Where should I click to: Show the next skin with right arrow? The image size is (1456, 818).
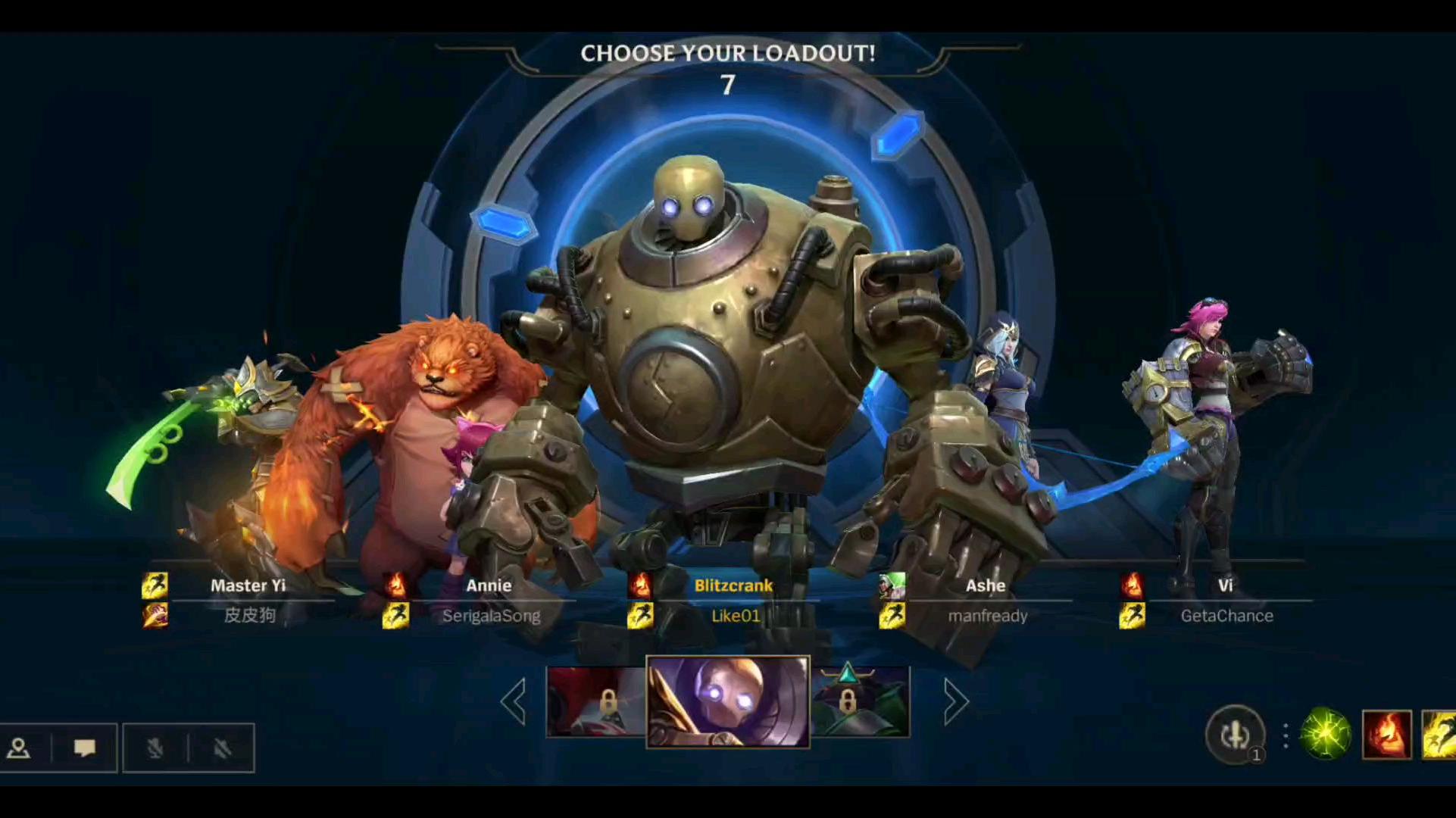click(955, 702)
